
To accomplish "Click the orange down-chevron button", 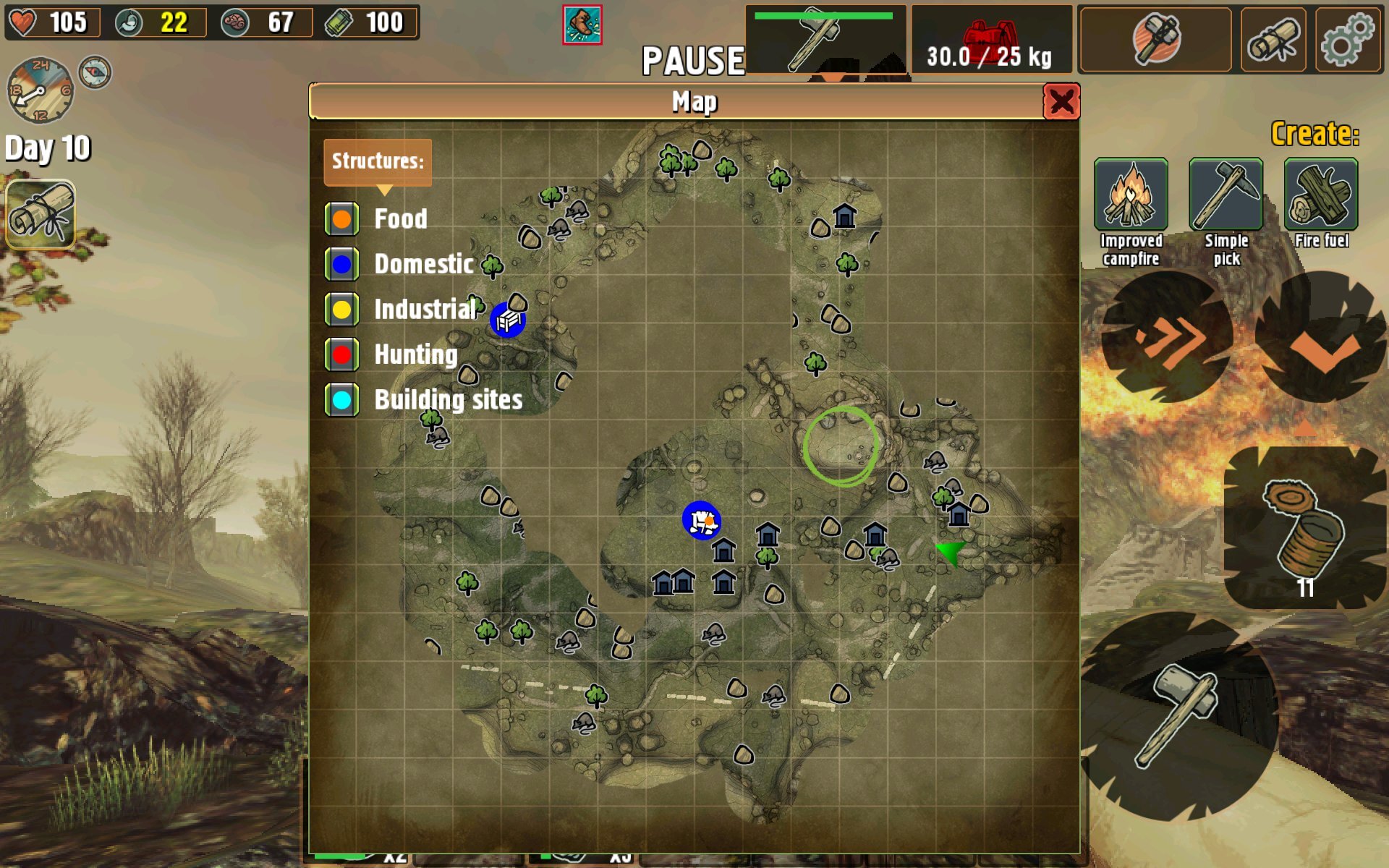I will pos(1322,339).
